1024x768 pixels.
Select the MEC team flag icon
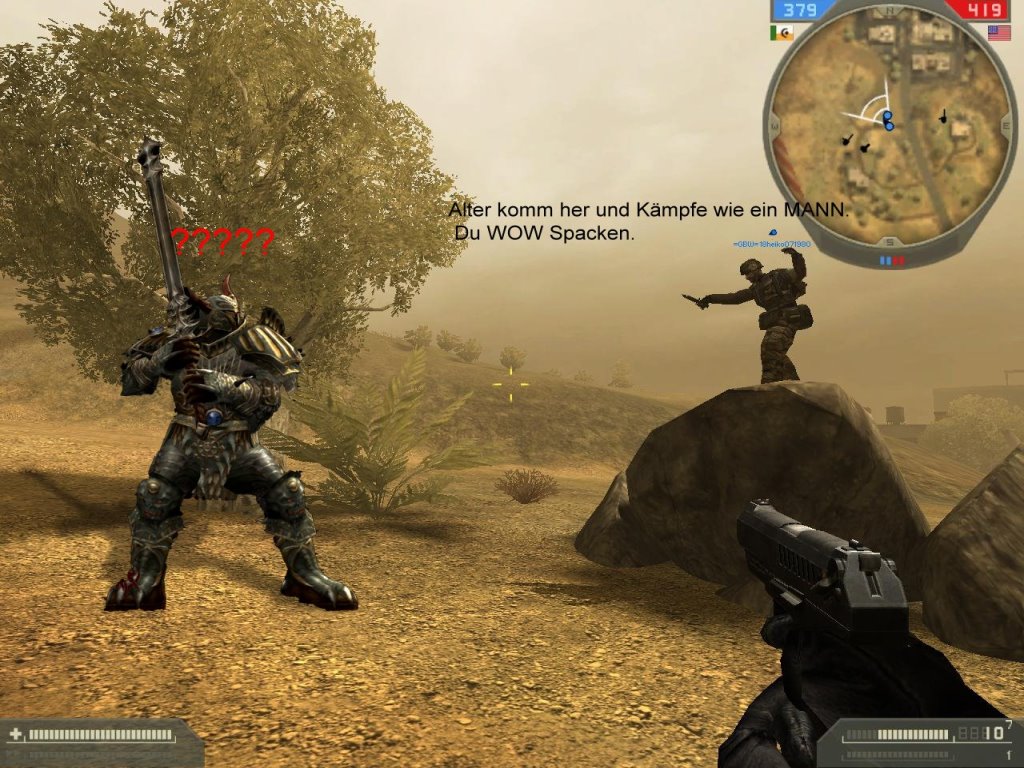tap(781, 33)
